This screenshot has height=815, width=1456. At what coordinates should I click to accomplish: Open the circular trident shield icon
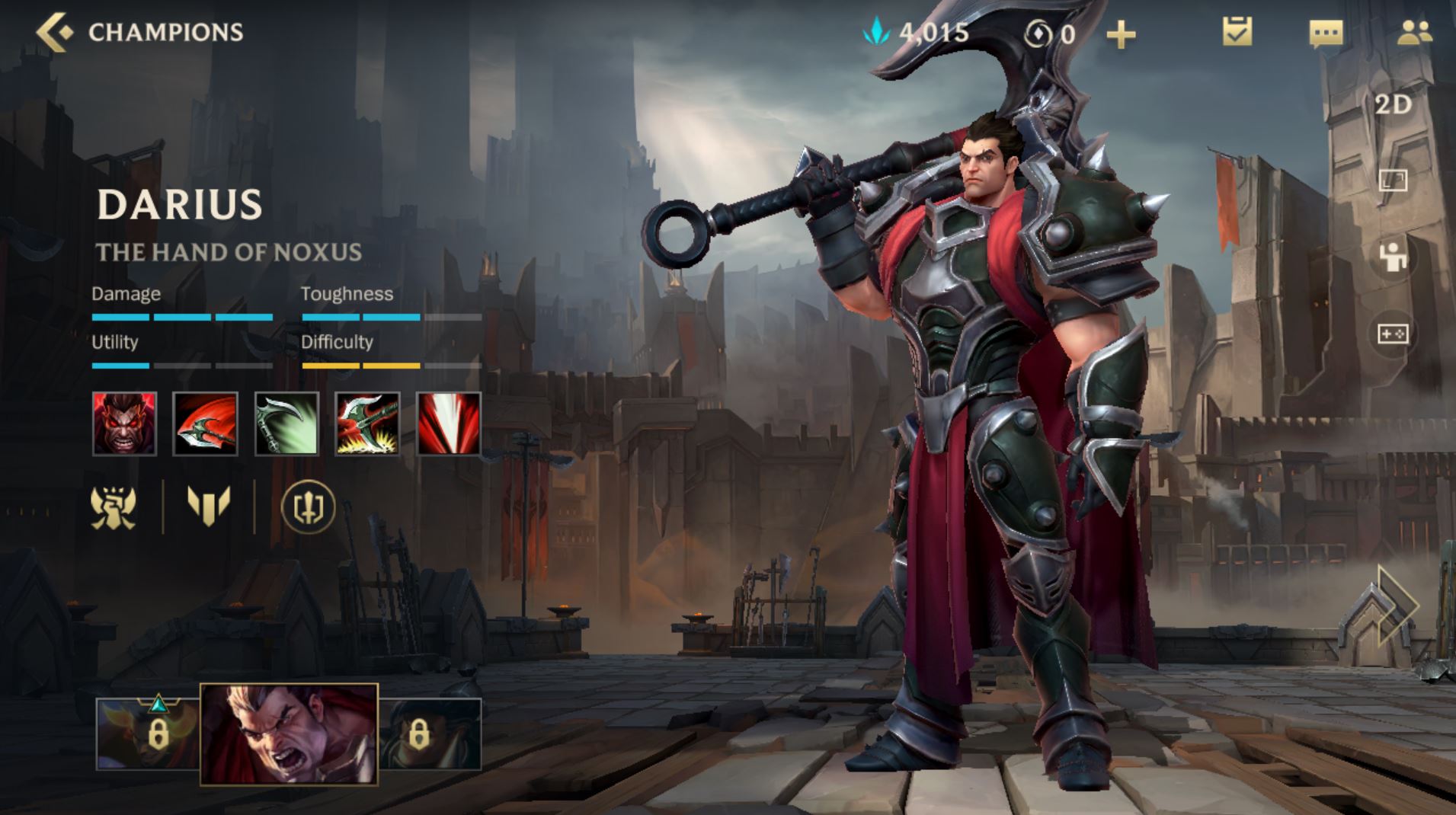click(308, 507)
